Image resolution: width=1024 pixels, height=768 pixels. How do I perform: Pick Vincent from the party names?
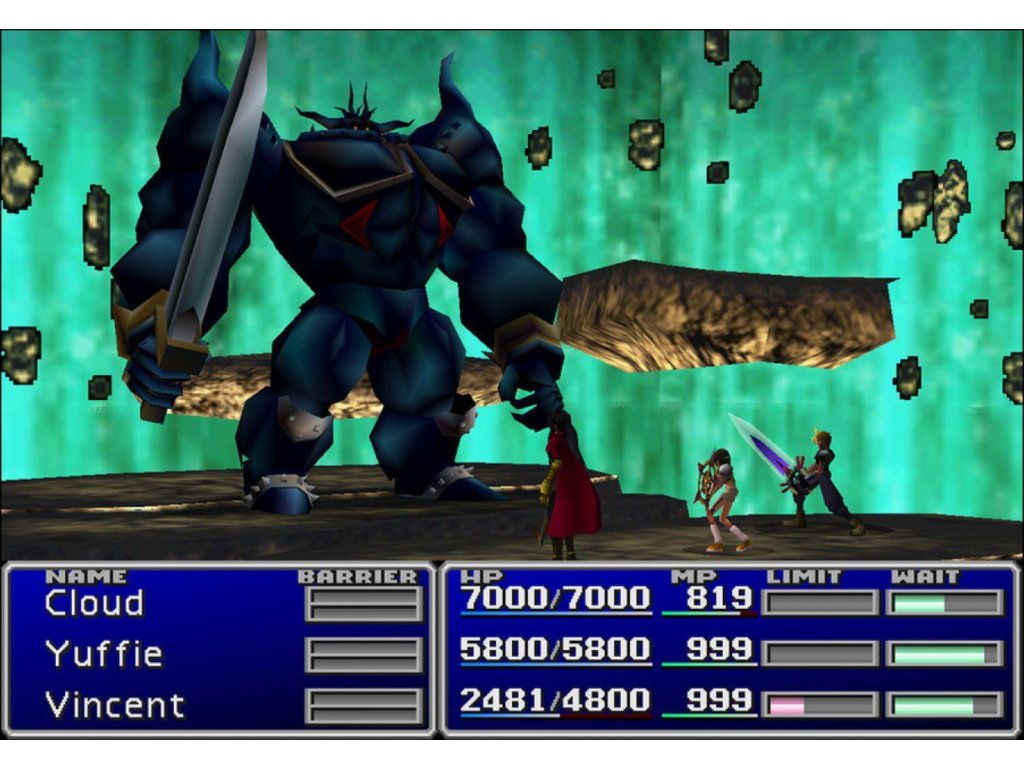(x=115, y=705)
